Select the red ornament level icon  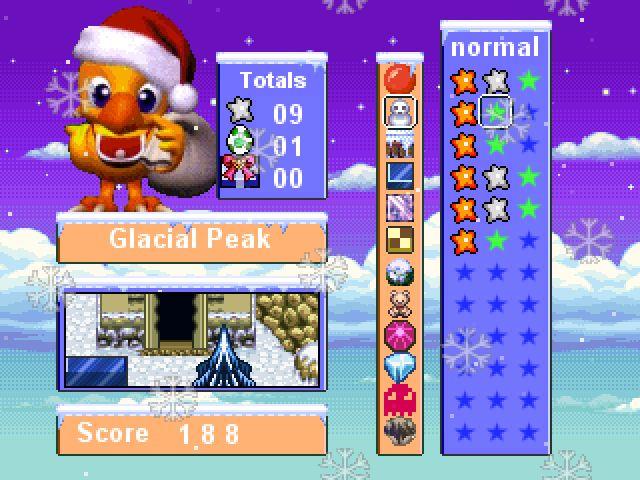click(400, 78)
